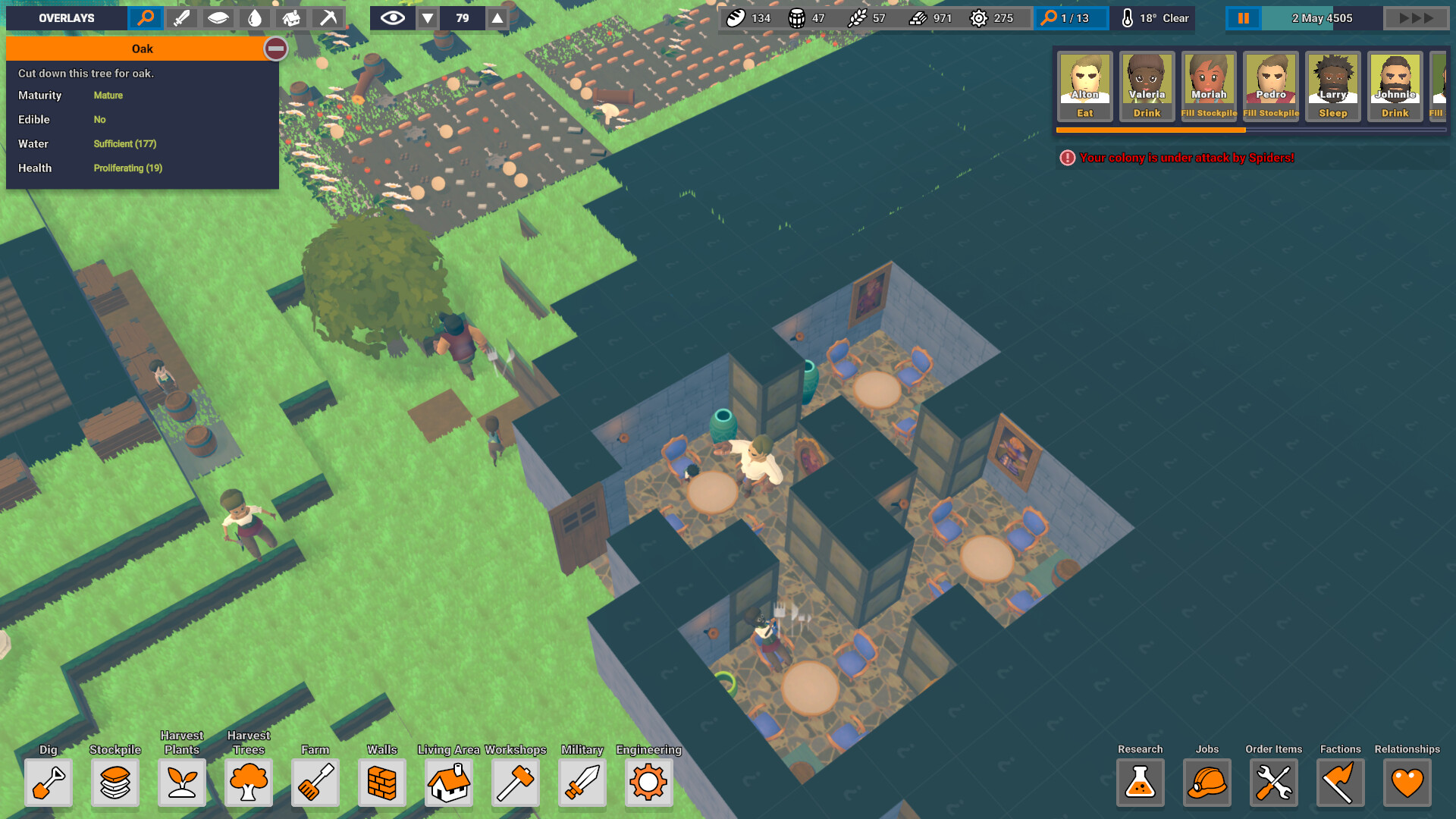This screenshot has width=1456, height=819.
Task: Open the Relationships panel
Action: (x=1407, y=783)
